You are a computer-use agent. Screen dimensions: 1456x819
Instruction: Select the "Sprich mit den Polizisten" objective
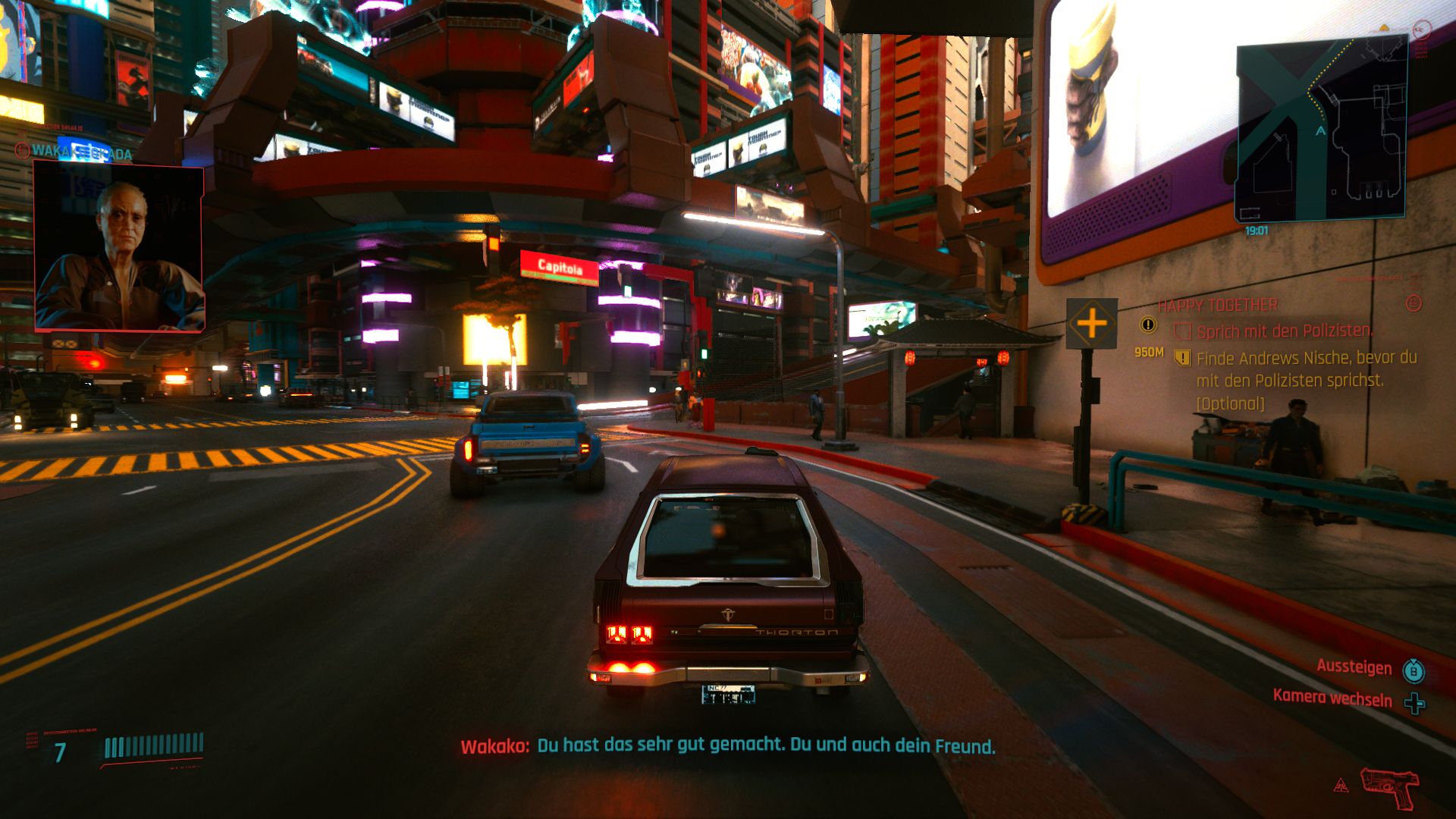(1284, 331)
